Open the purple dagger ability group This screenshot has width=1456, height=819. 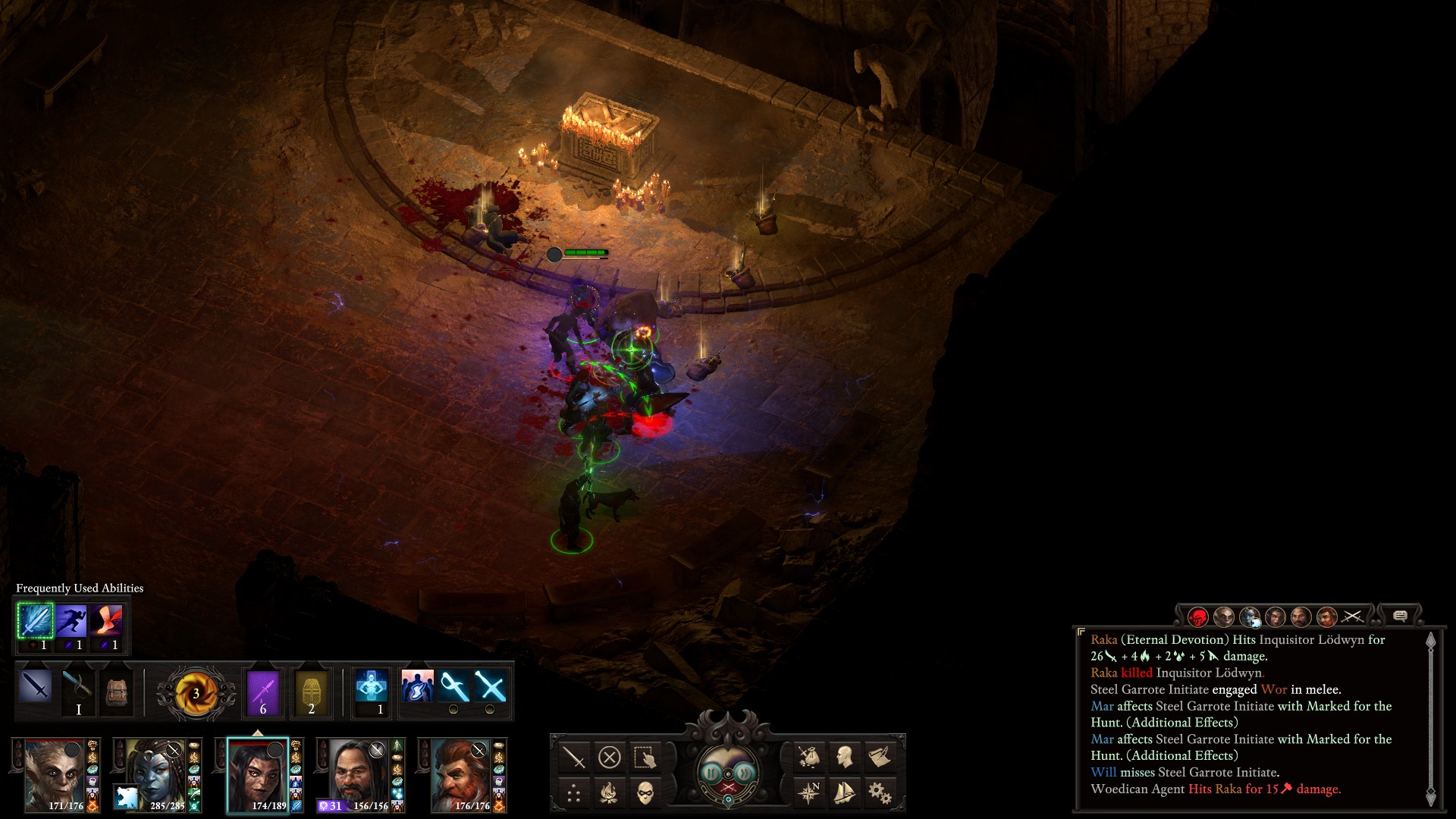[263, 692]
